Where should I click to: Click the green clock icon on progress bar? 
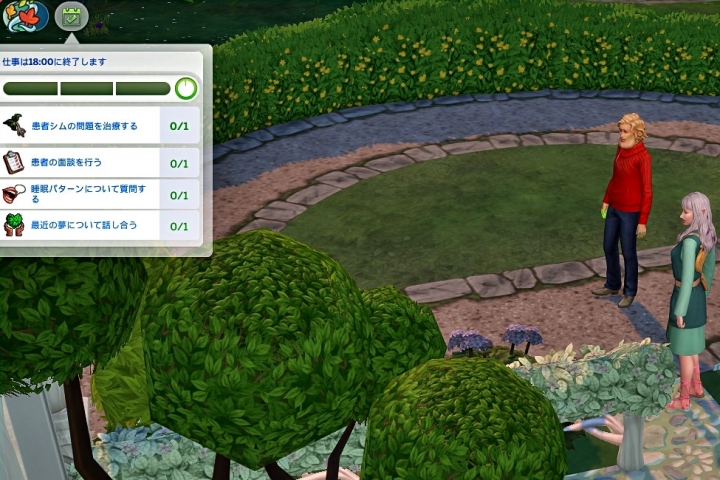click(186, 88)
